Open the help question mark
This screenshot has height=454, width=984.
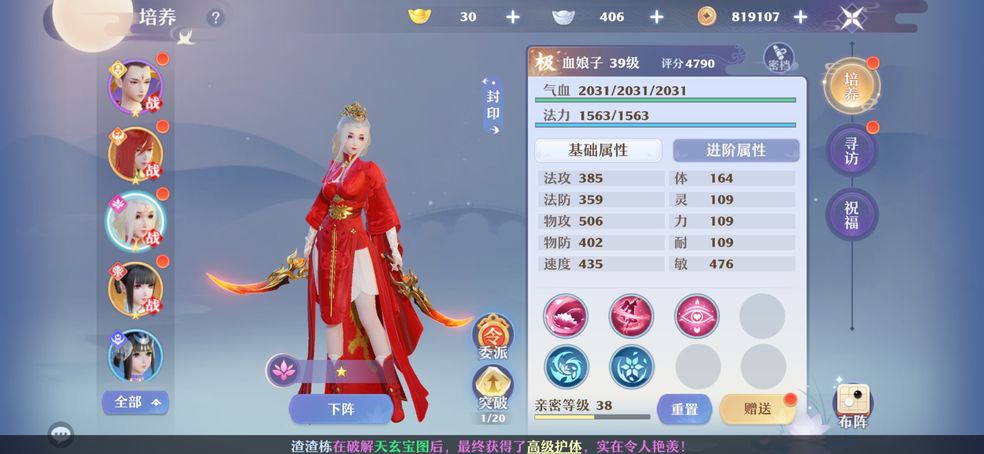(x=215, y=17)
